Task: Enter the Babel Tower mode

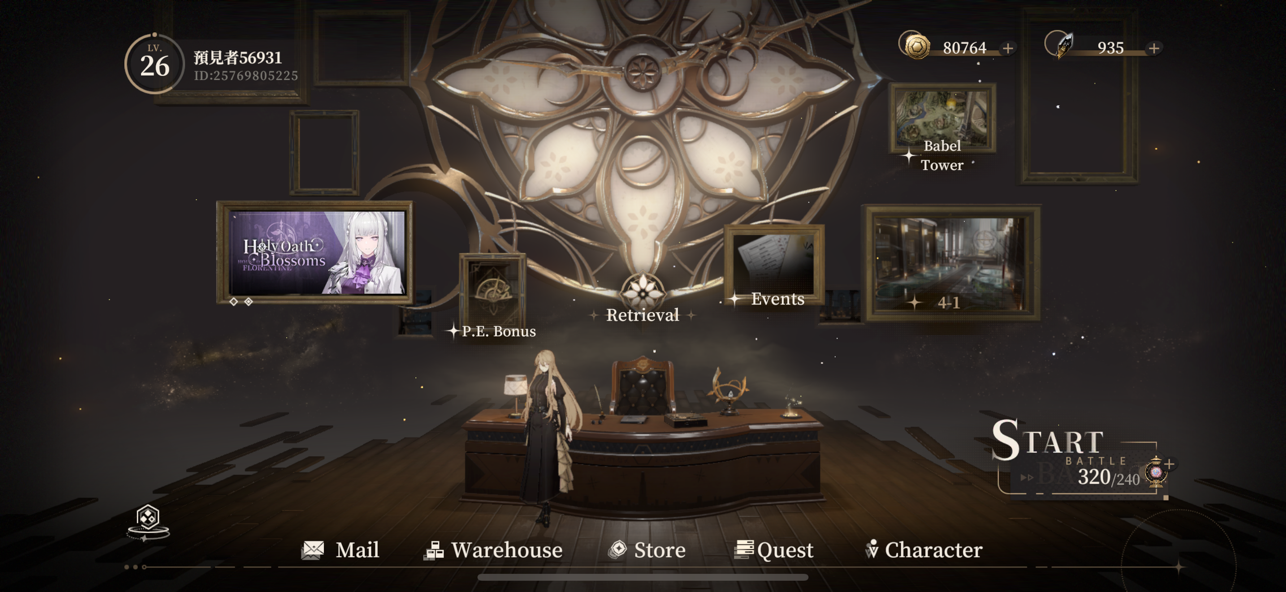Action: coord(942,123)
